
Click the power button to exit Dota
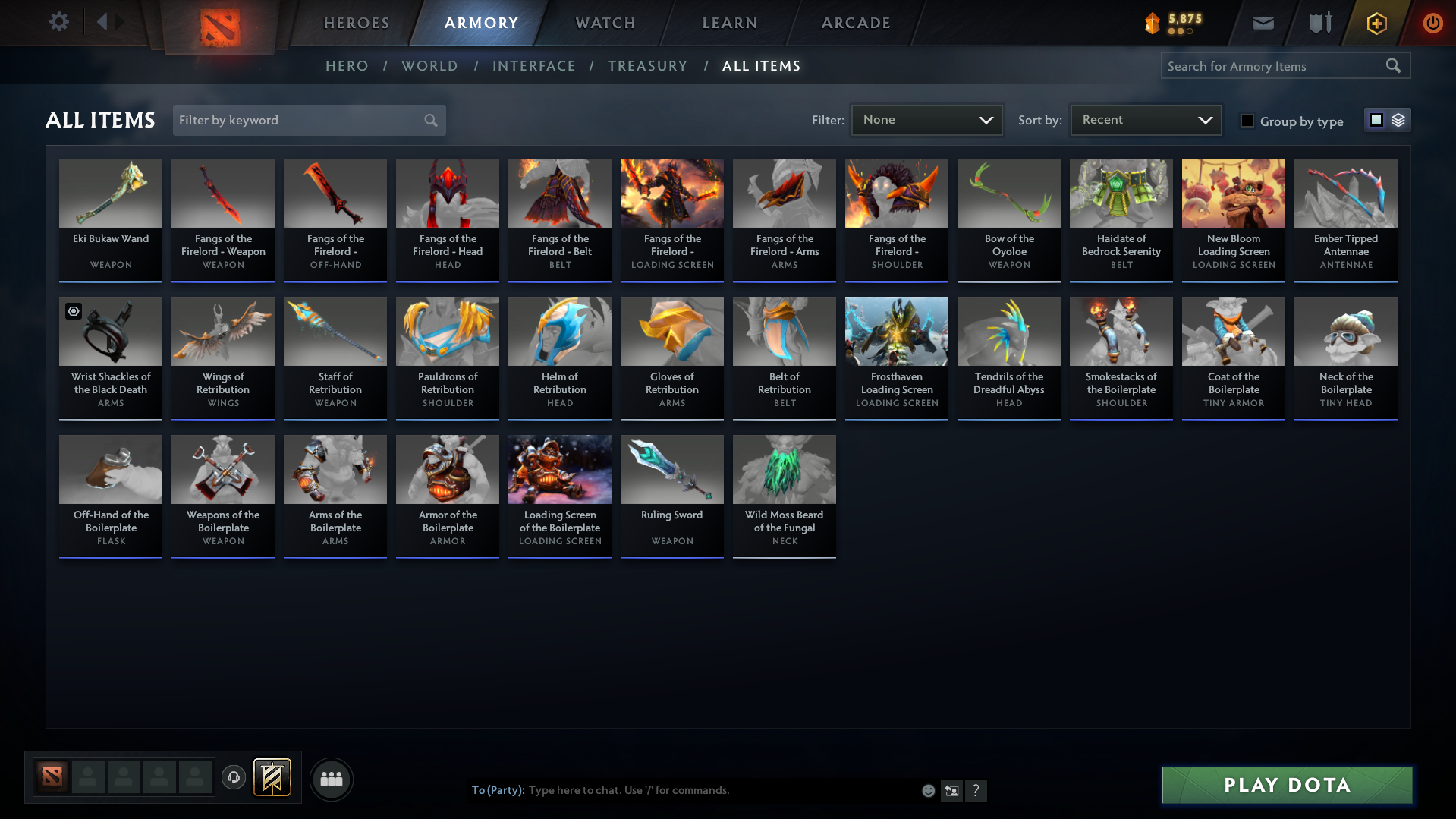click(1432, 23)
